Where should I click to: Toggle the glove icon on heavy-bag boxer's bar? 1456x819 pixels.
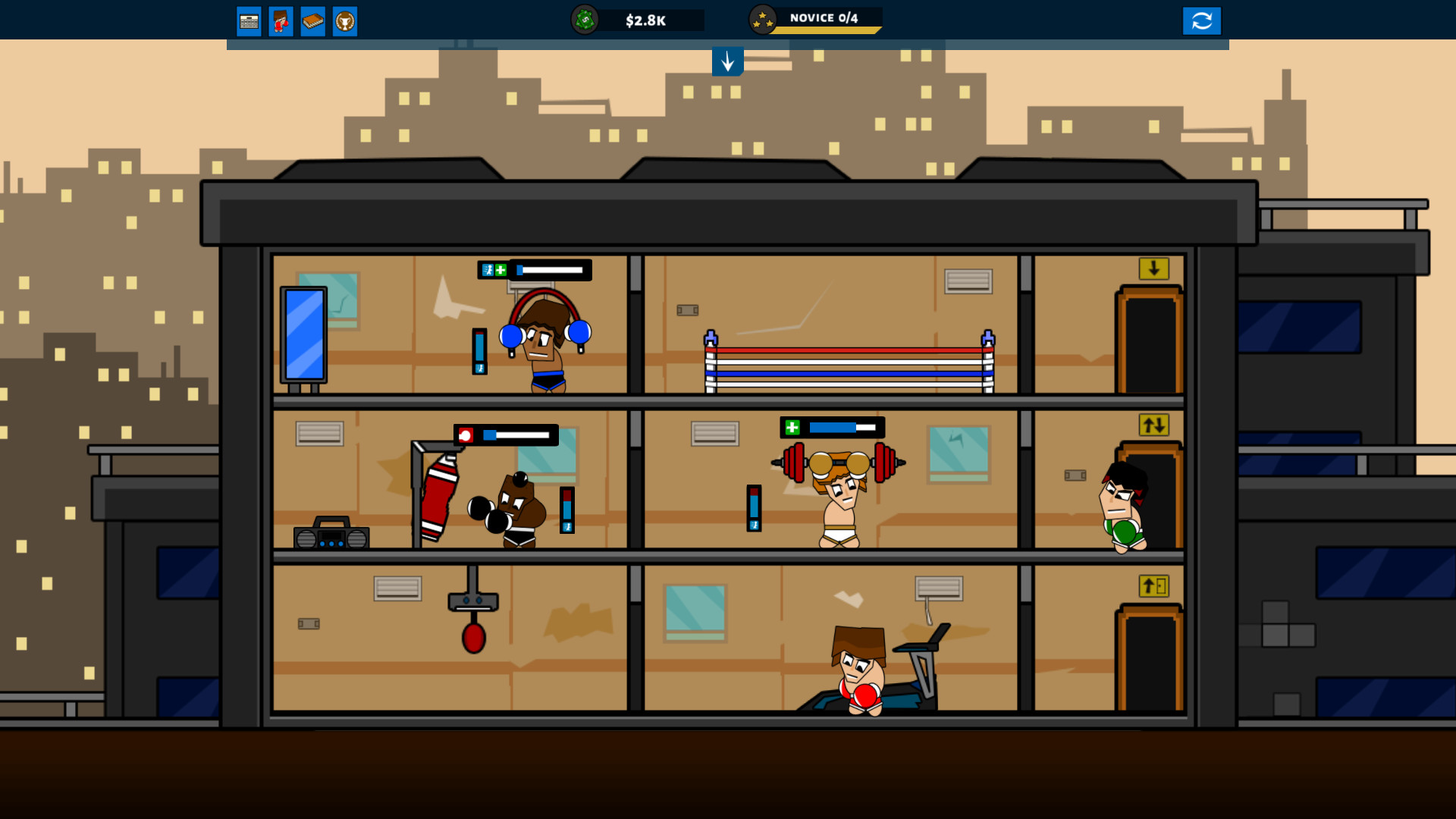[466, 435]
